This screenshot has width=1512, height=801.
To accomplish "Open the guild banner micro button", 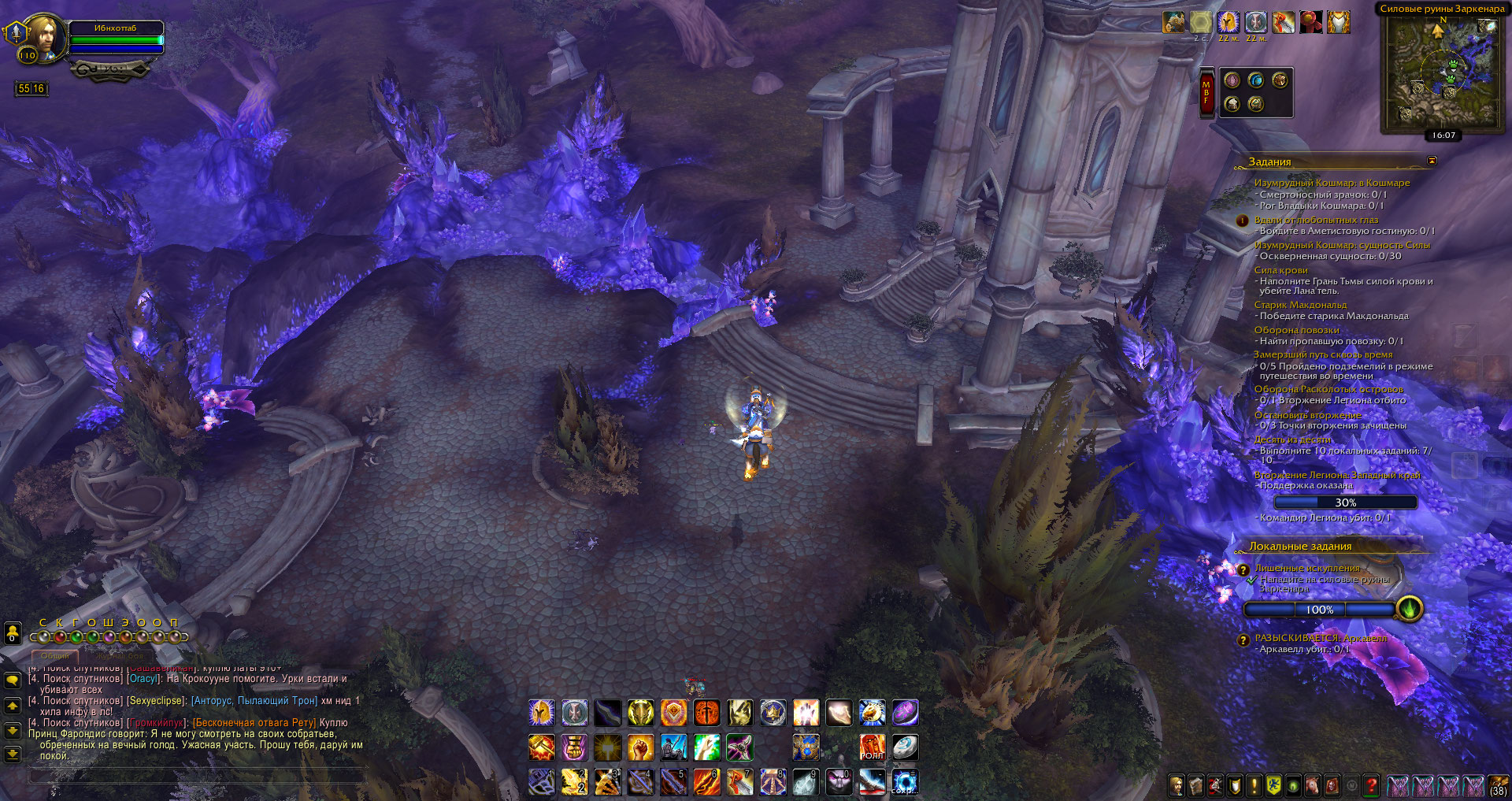I will coord(1273,785).
